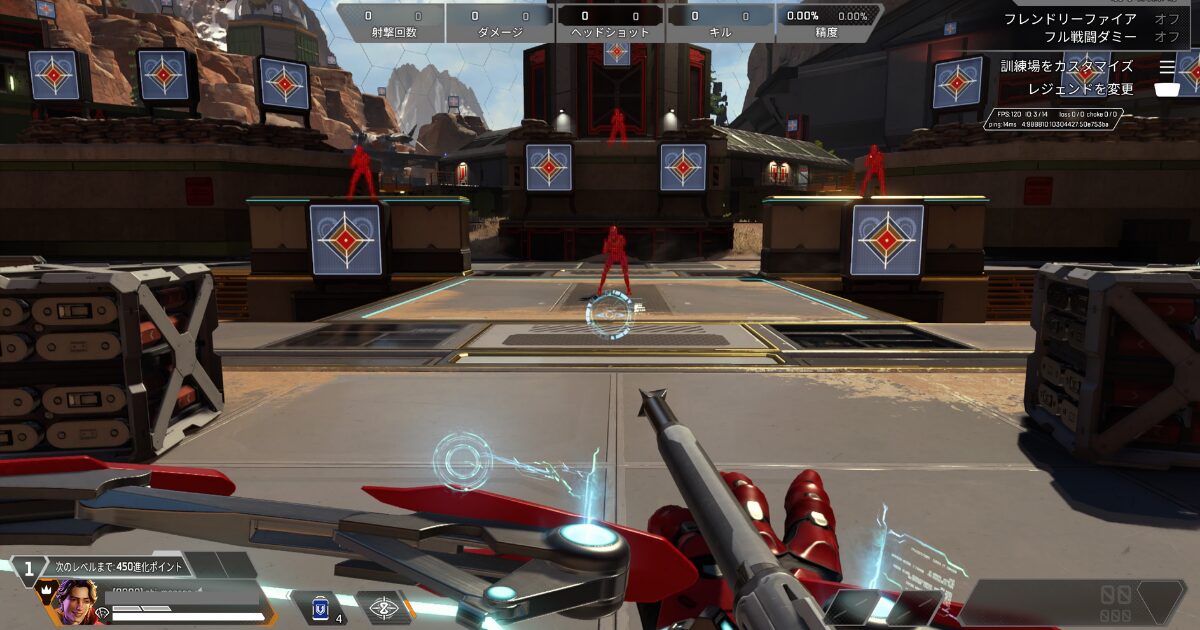Toggle the フル戦闘ダミー setting
Image resolution: width=1200 pixels, height=630 pixels.
click(1166, 37)
